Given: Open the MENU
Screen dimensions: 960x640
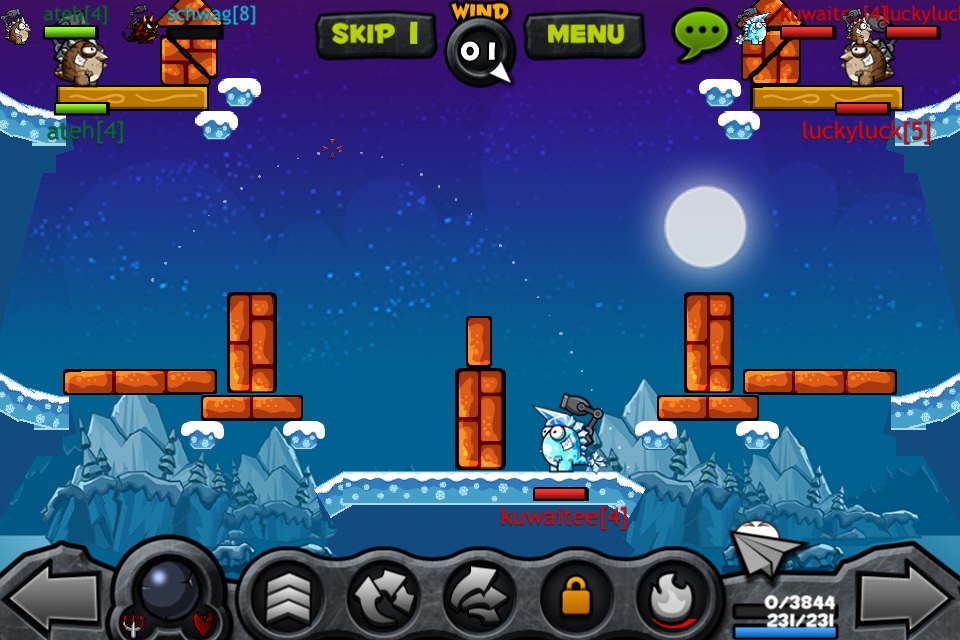Looking at the screenshot, I should click(x=584, y=34).
